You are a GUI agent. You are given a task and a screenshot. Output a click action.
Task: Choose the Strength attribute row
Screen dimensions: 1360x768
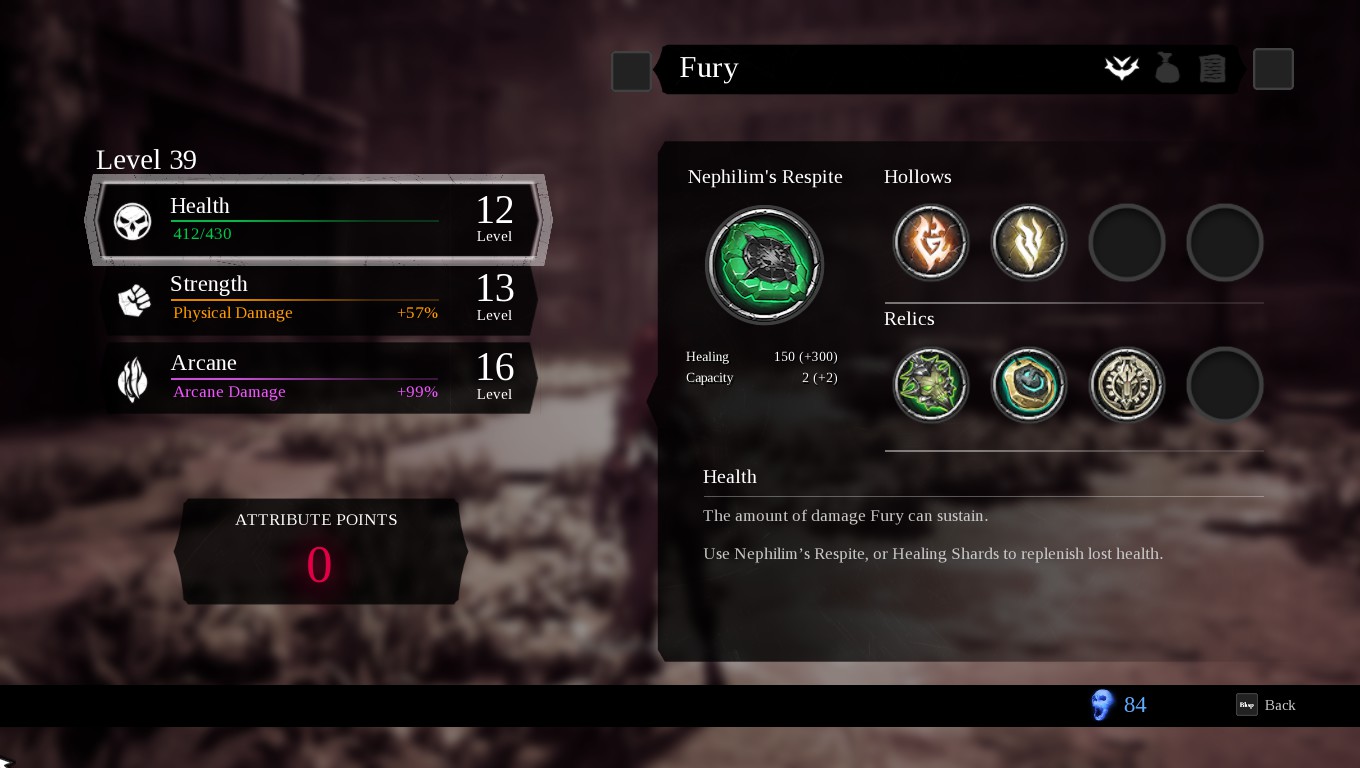click(x=318, y=299)
